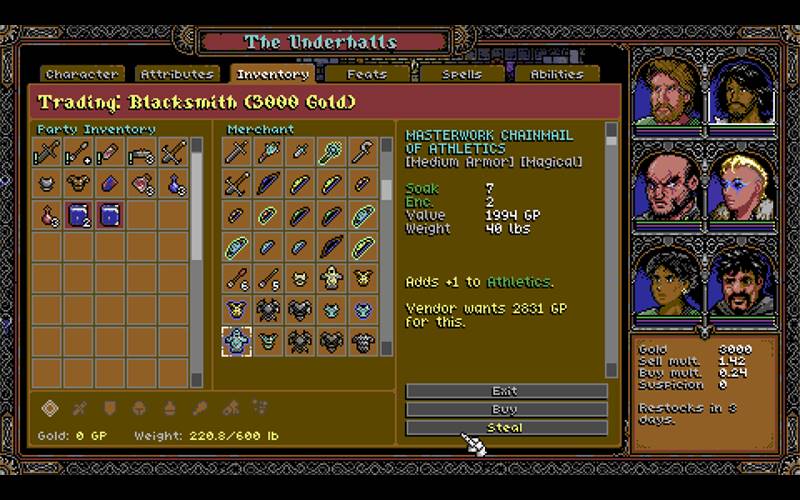Select the arrows stack of 6 from merchant

tap(236, 278)
